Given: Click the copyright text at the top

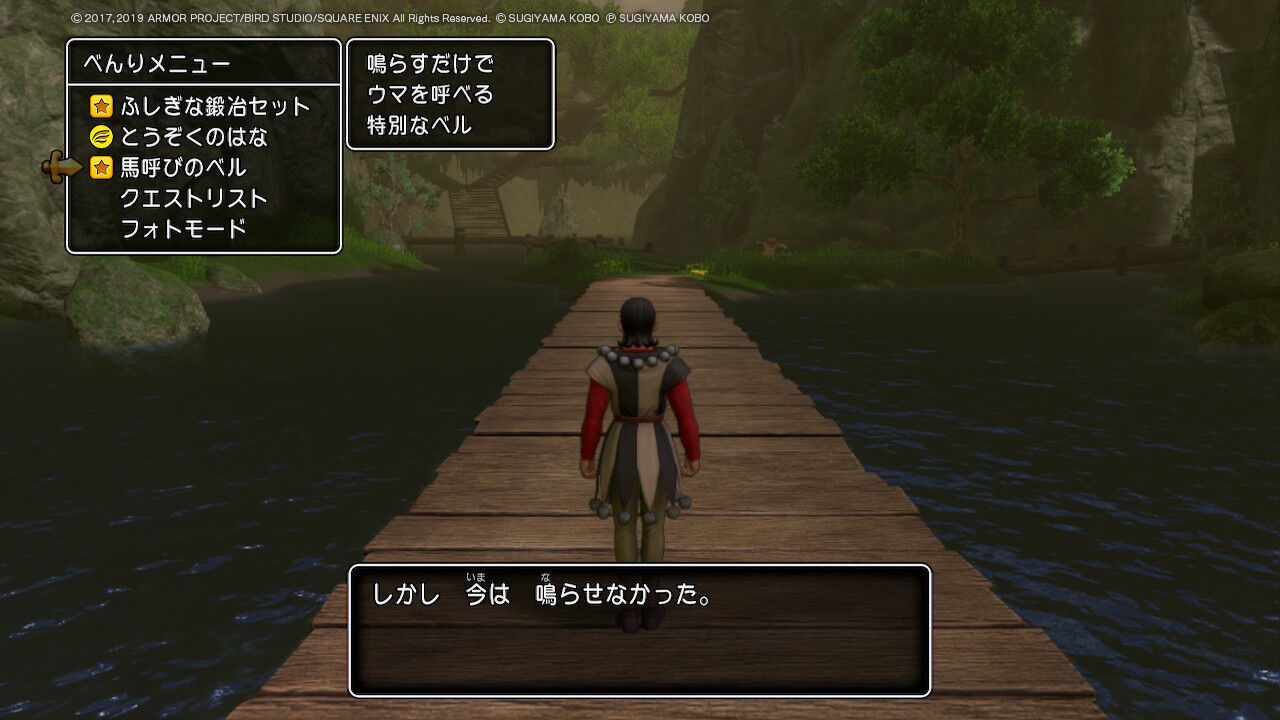Looking at the screenshot, I should pos(387,16).
